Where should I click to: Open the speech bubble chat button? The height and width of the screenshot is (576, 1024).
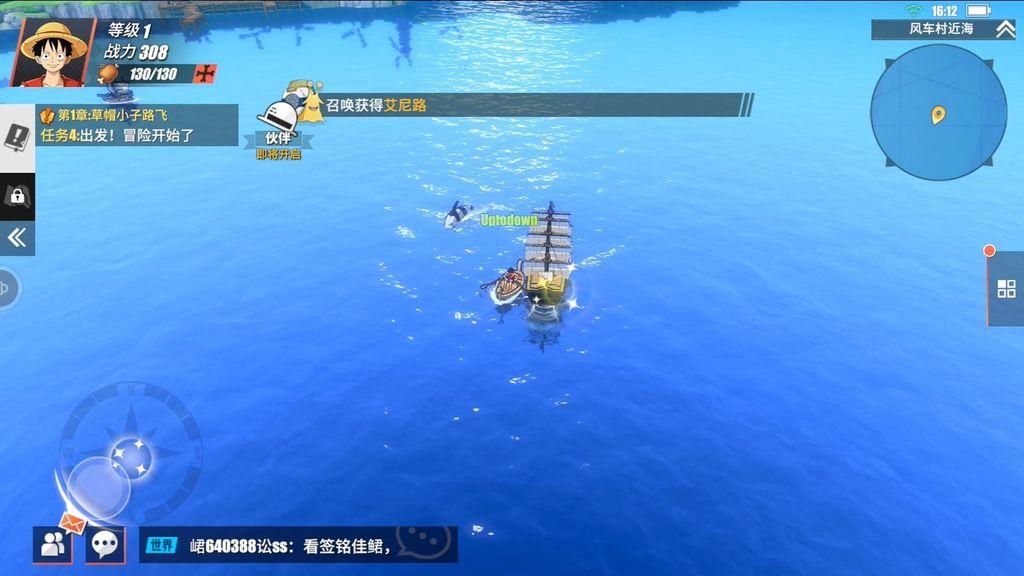tap(104, 545)
